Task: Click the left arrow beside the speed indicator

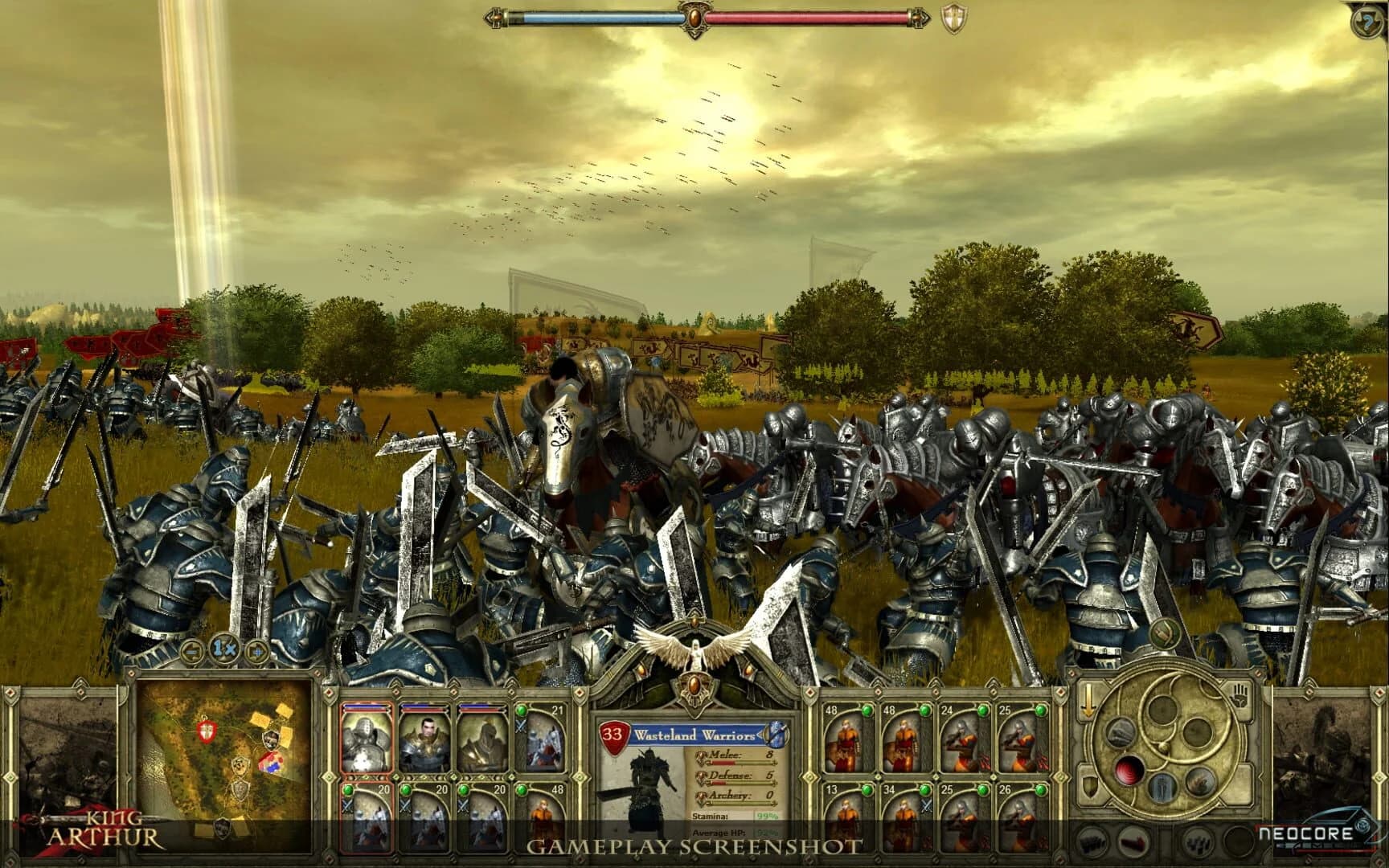Action: click(x=191, y=650)
